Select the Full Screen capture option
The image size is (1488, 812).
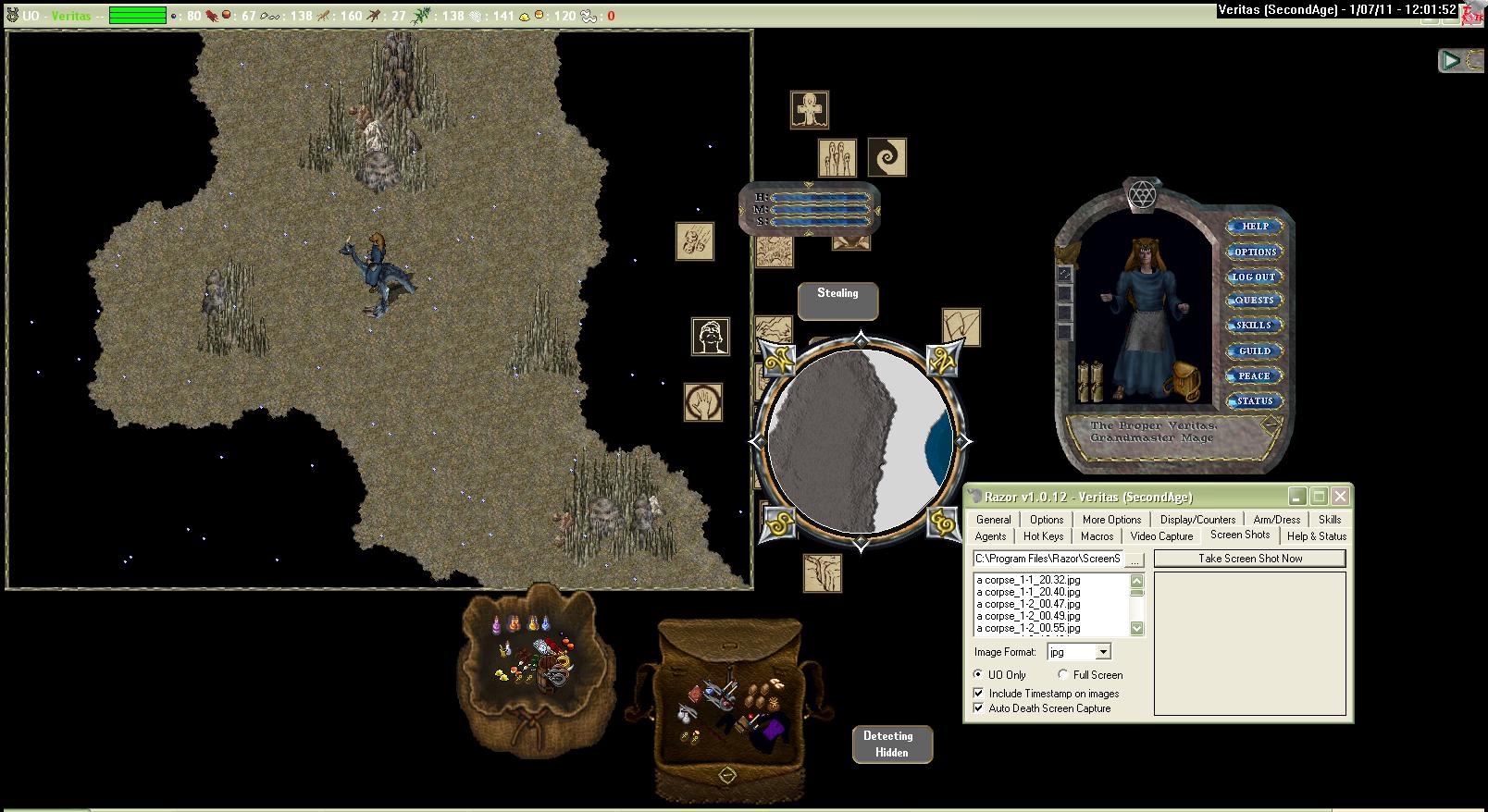coord(1063,675)
